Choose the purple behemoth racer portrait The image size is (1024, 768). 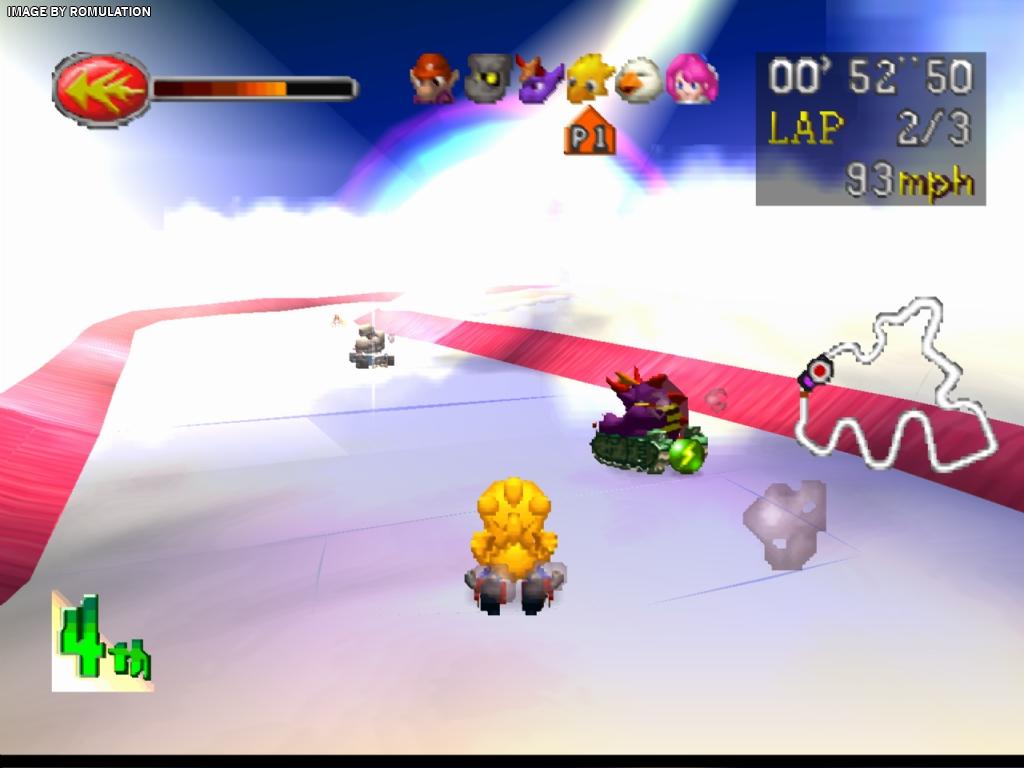[539, 79]
